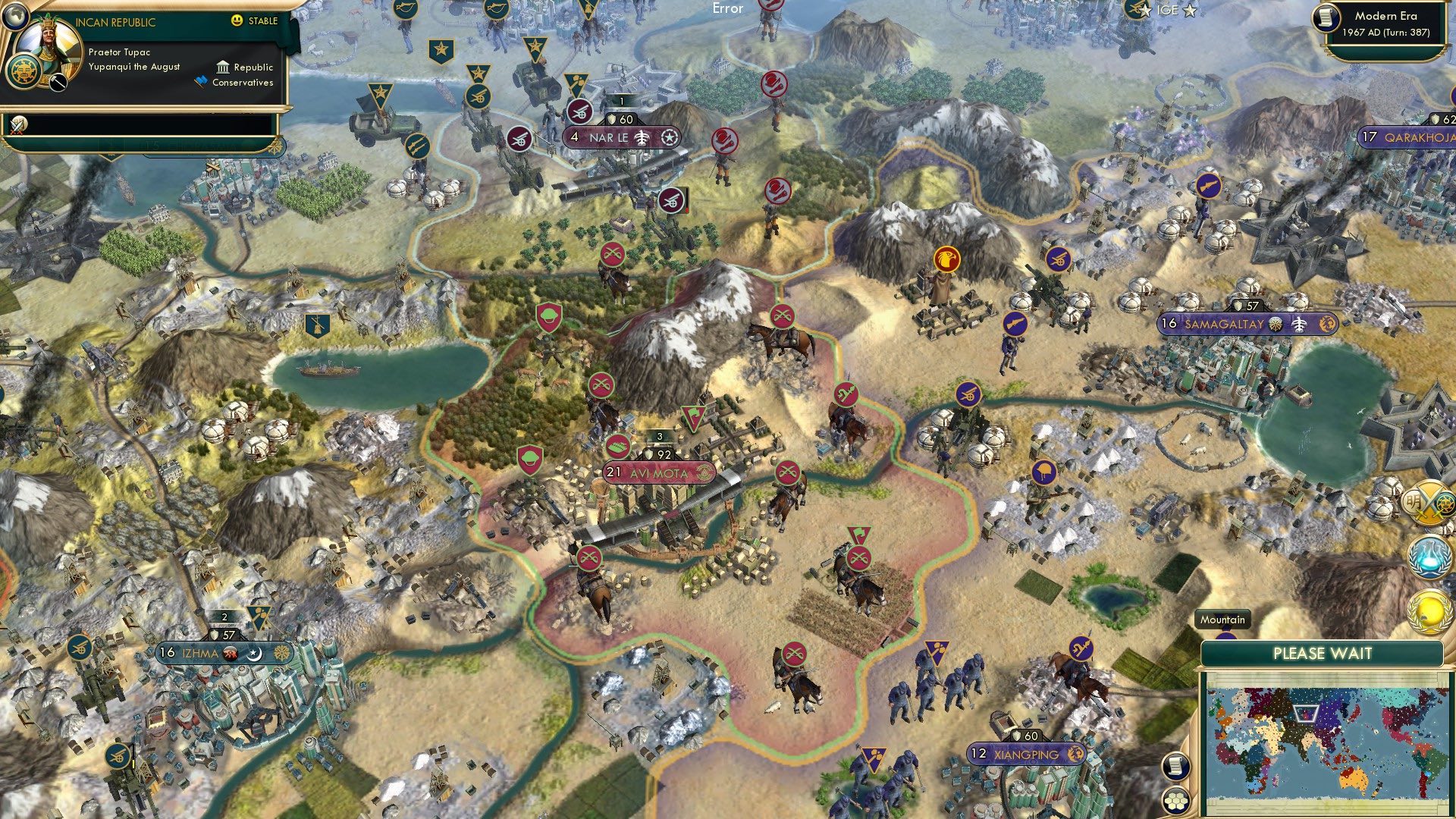
Task: Open the notification log scroll icon
Action: (1175, 766)
